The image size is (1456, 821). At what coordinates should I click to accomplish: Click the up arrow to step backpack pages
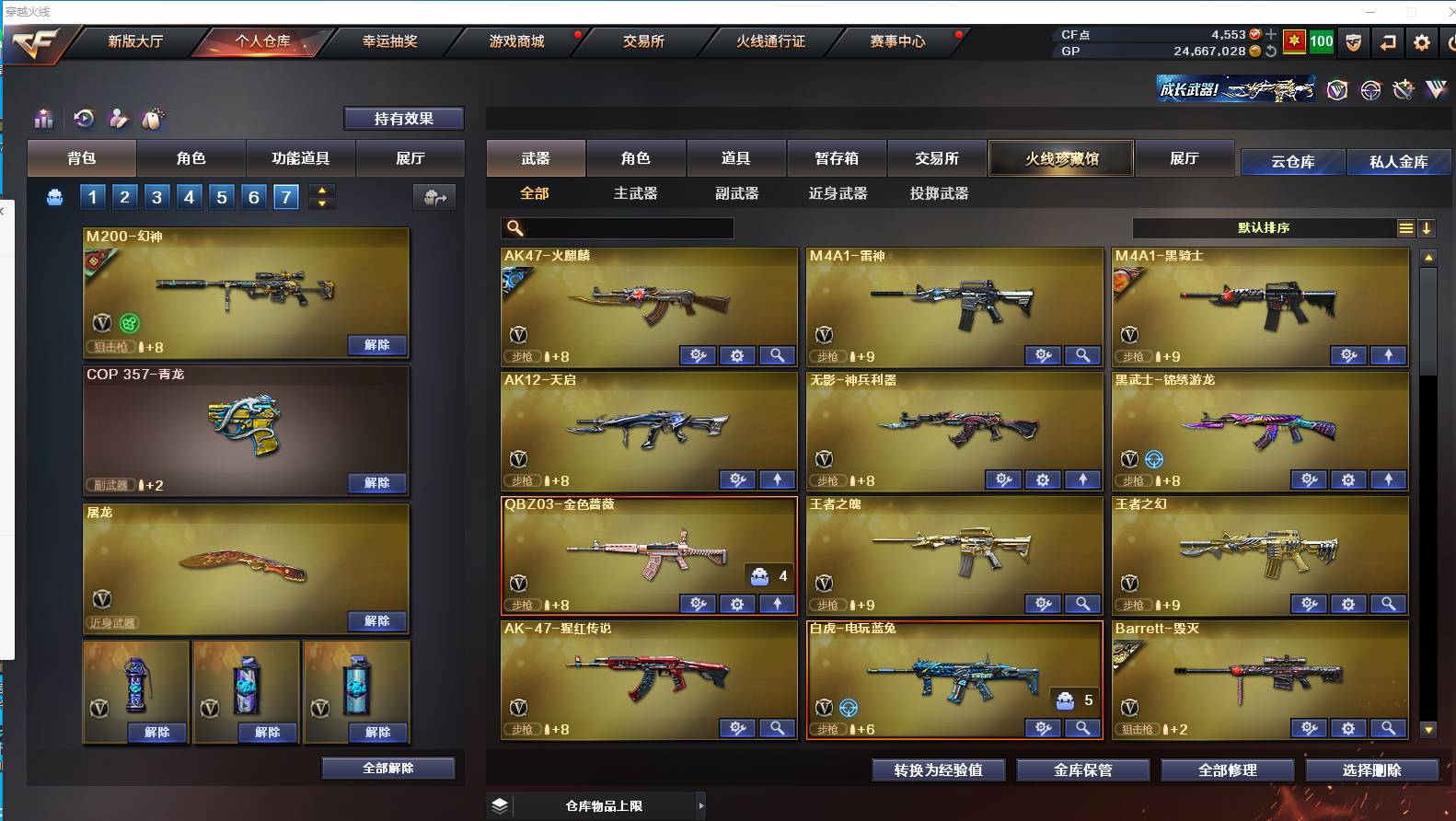click(x=321, y=191)
